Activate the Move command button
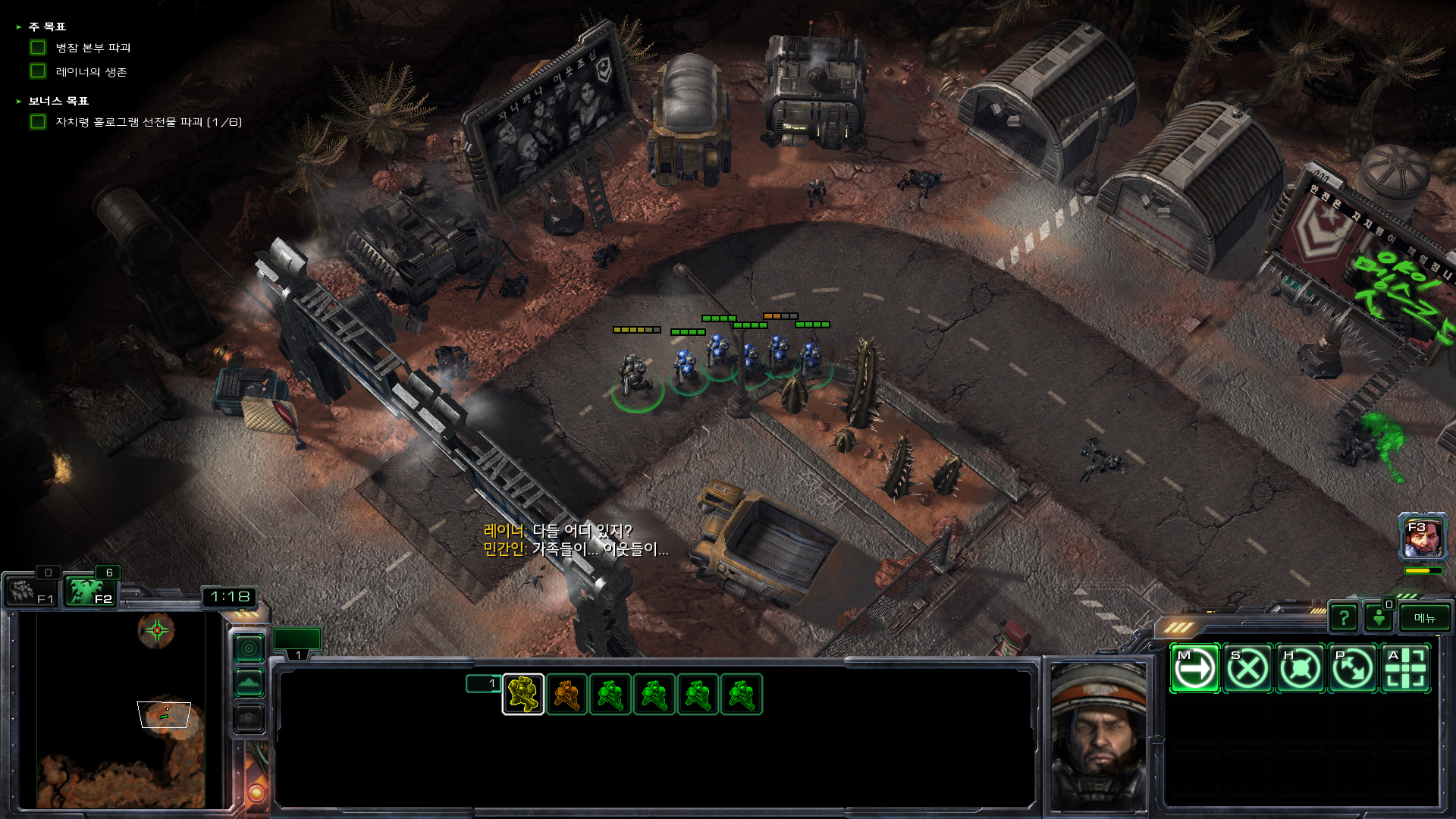The width and height of the screenshot is (1456, 819). pos(1194,669)
